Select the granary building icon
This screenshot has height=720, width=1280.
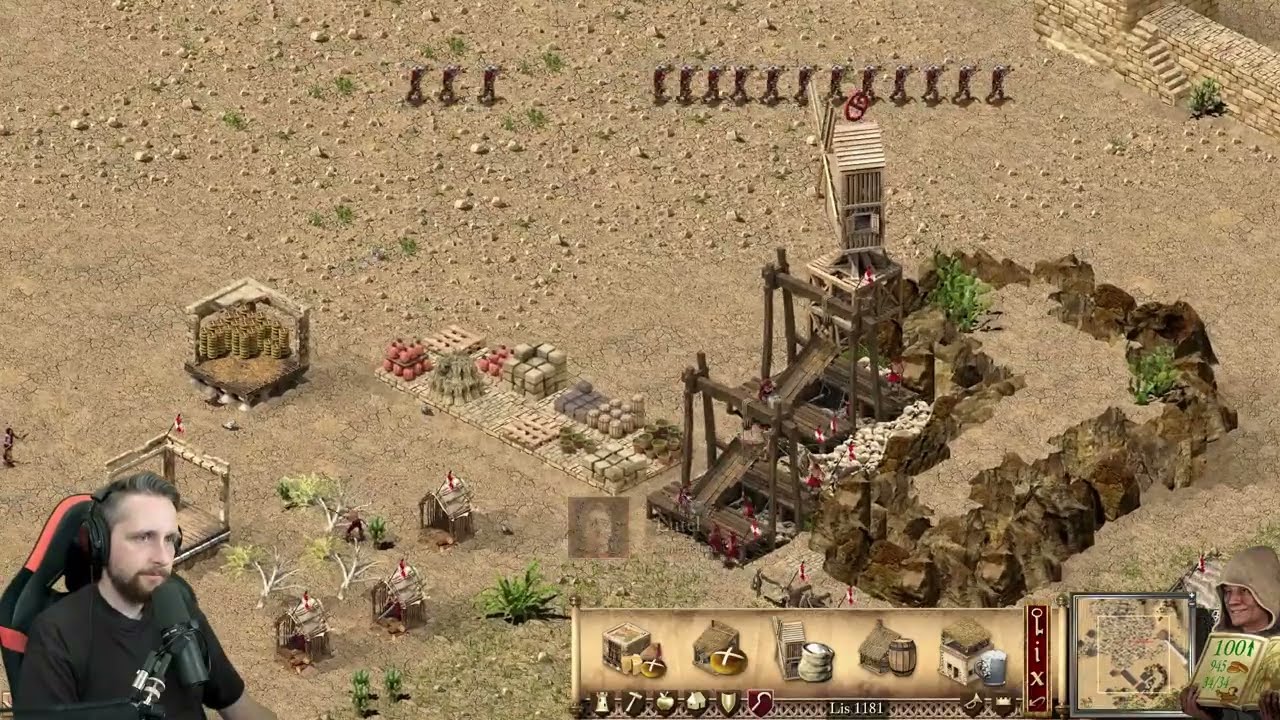(x=633, y=650)
